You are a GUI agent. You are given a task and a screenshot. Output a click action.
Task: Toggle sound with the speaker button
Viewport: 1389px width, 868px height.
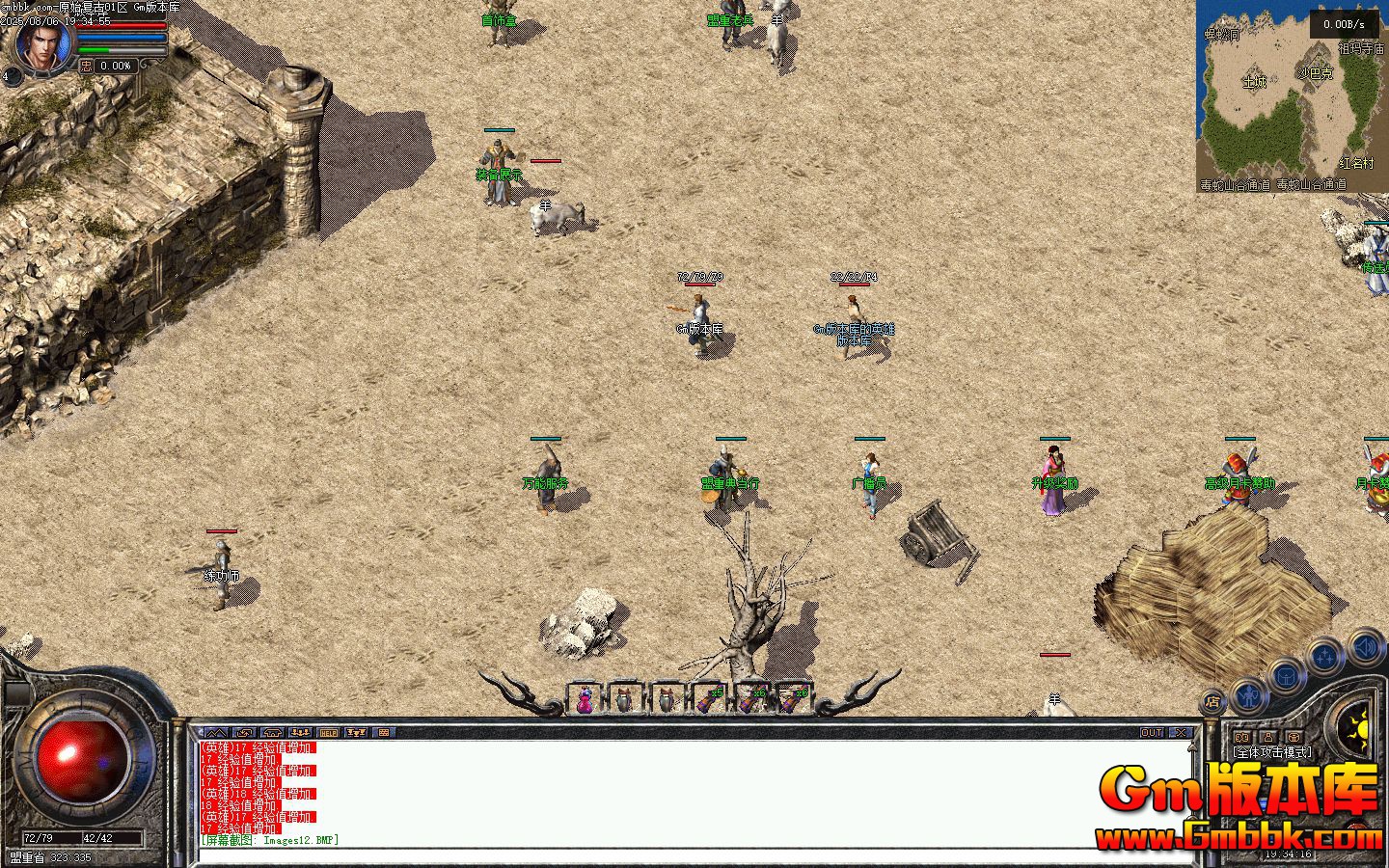pyautogui.click(x=1366, y=646)
